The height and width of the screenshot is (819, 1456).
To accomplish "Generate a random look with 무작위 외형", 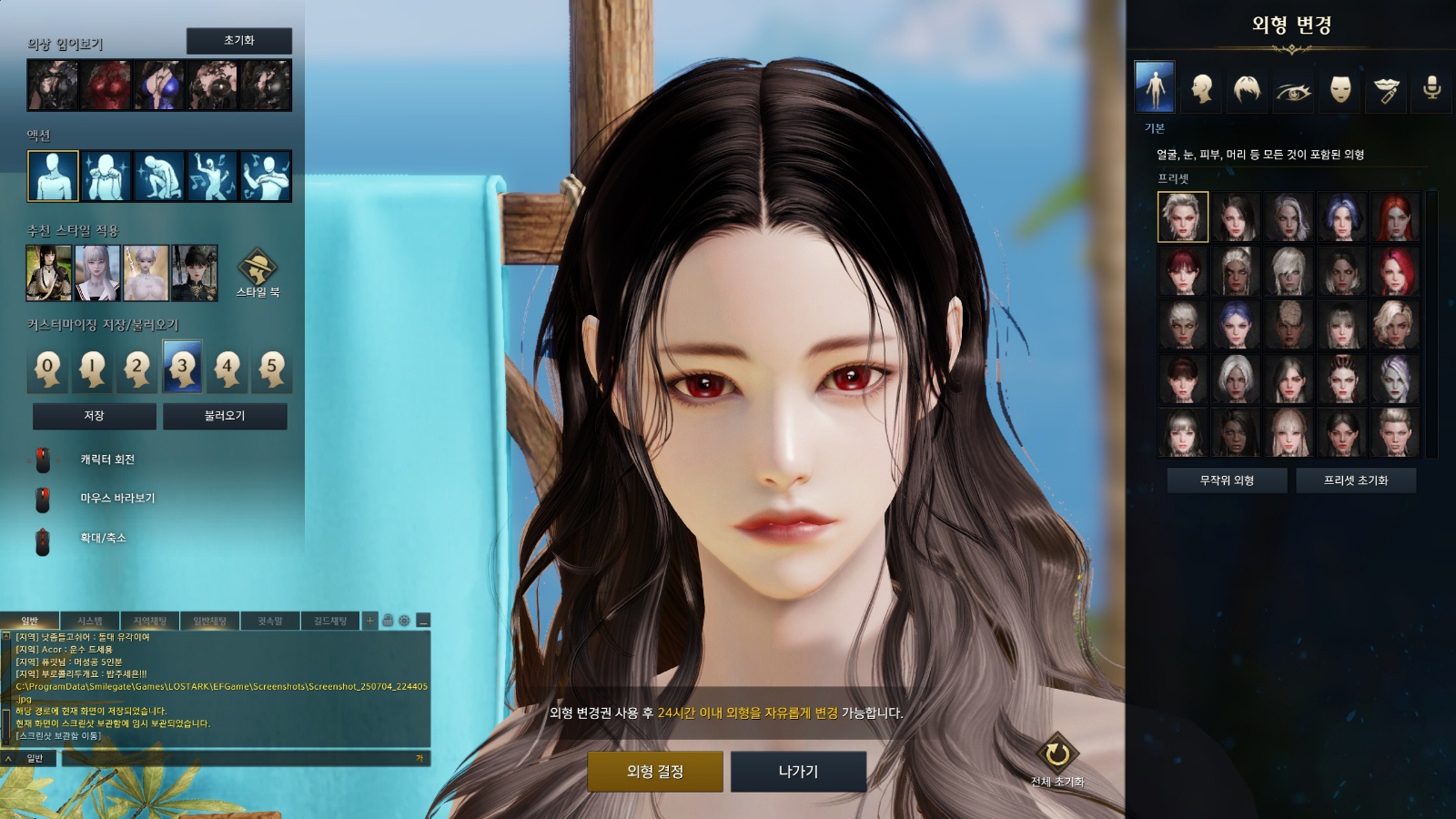I will (1227, 480).
